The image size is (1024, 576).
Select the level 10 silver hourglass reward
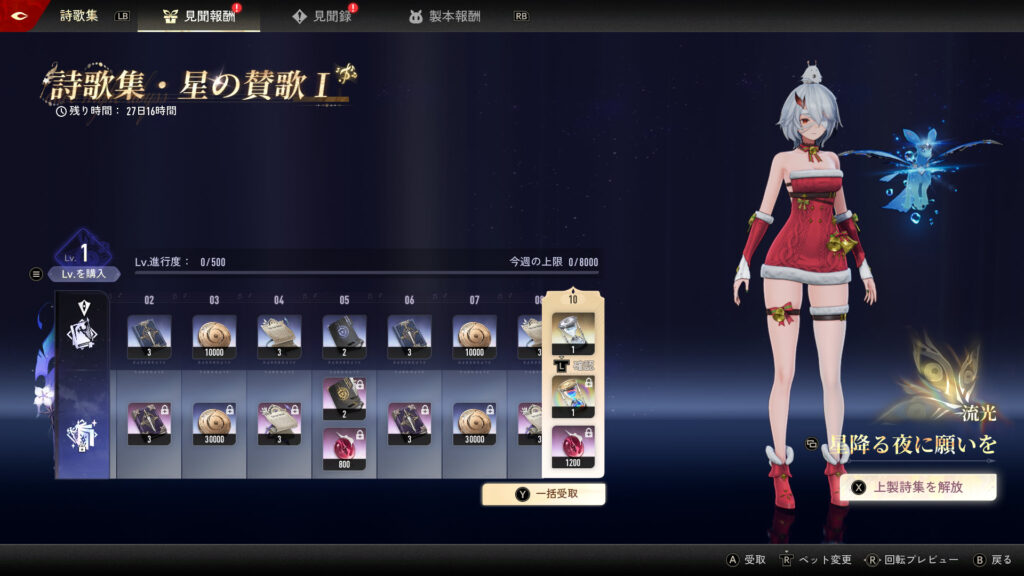coord(573,334)
